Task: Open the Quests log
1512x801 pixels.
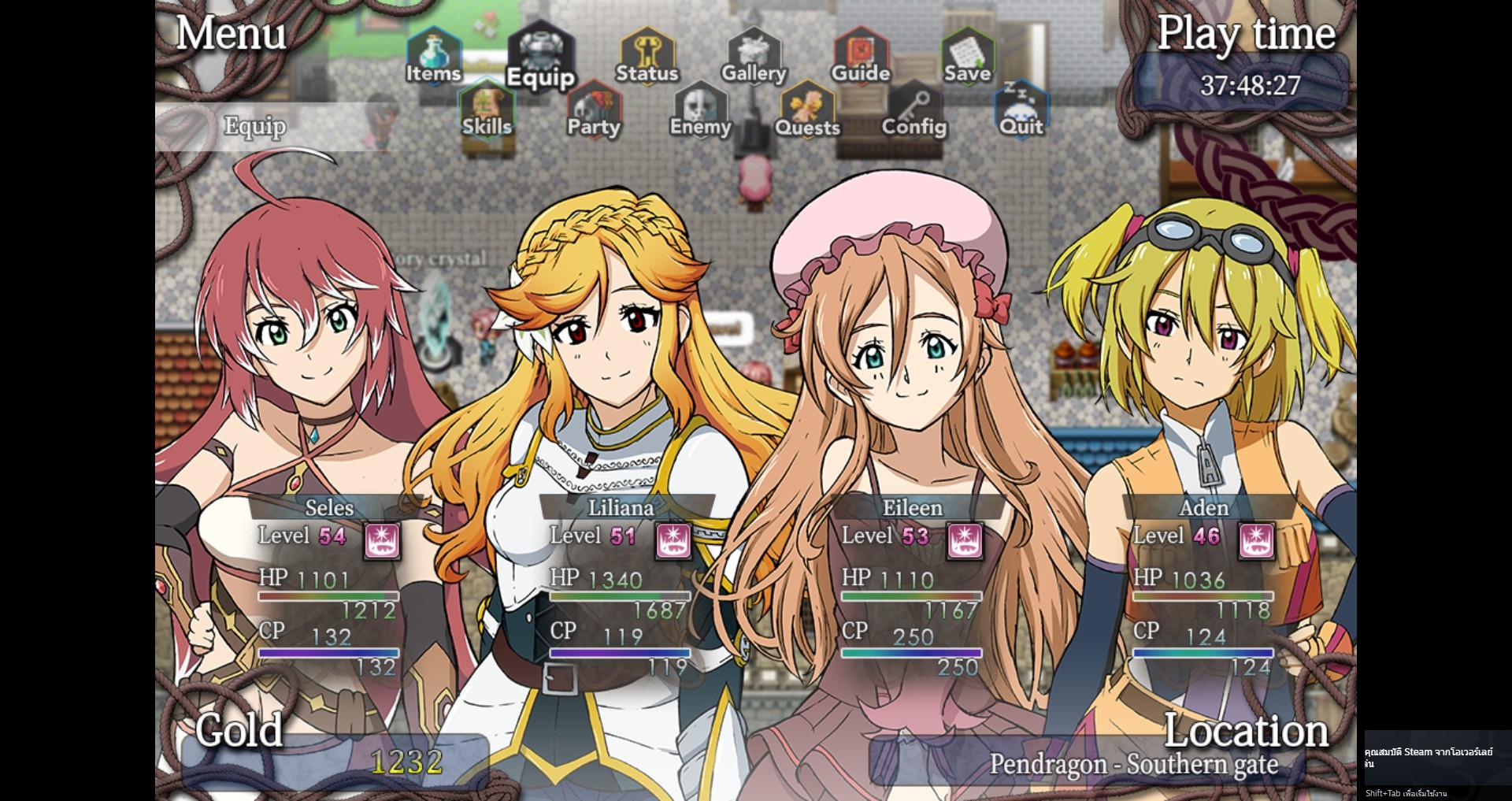Action: click(x=807, y=111)
